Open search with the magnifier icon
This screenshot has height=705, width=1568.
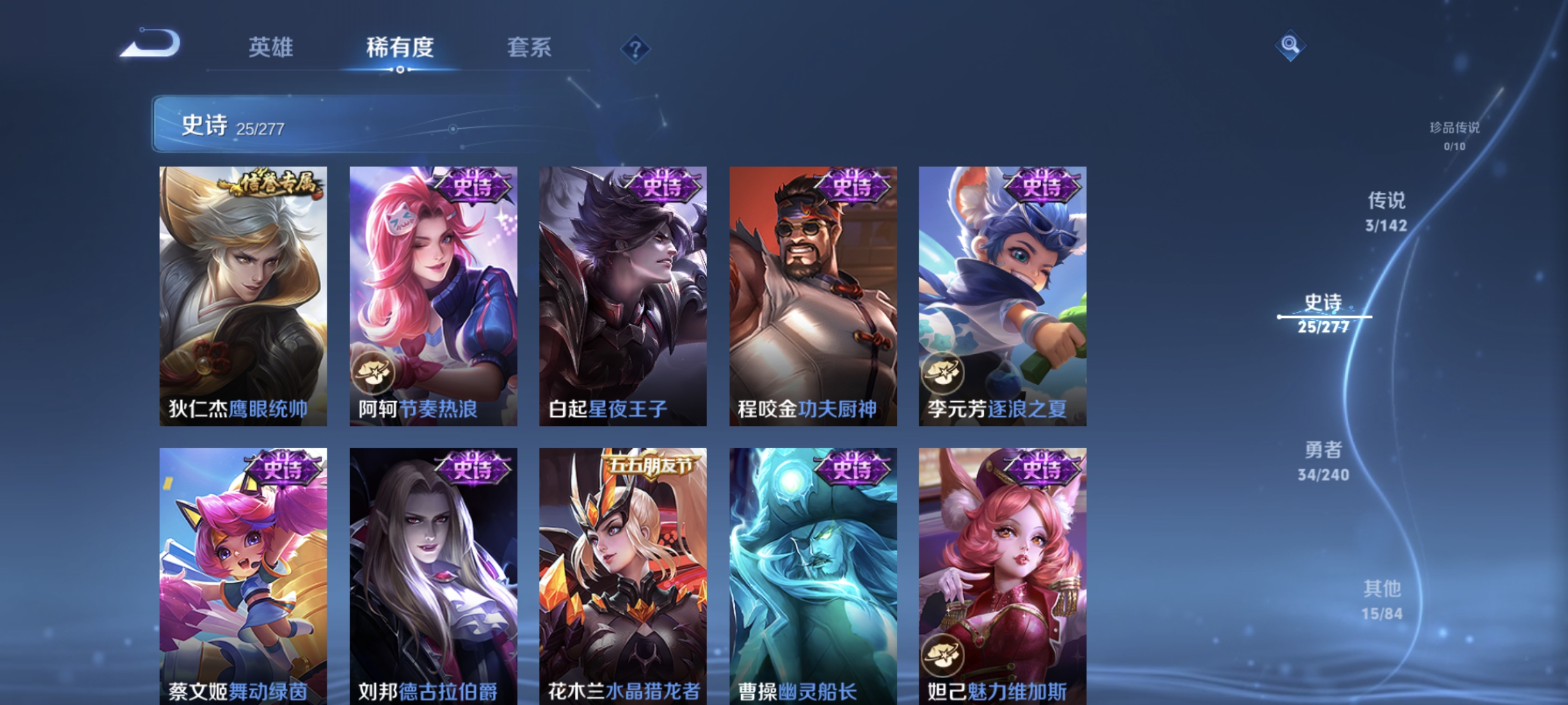click(1290, 46)
